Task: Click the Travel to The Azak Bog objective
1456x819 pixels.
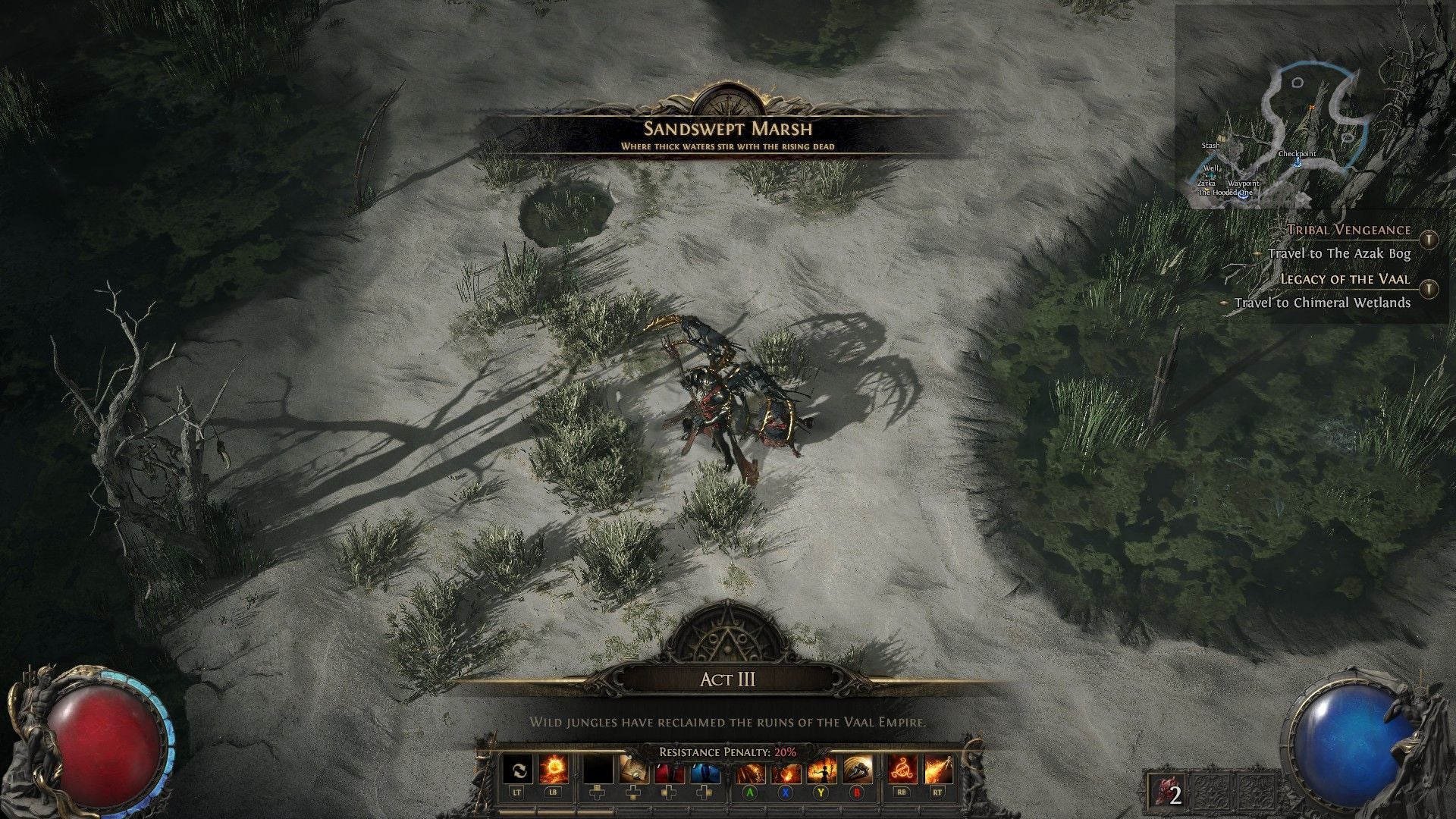Action: (1340, 254)
